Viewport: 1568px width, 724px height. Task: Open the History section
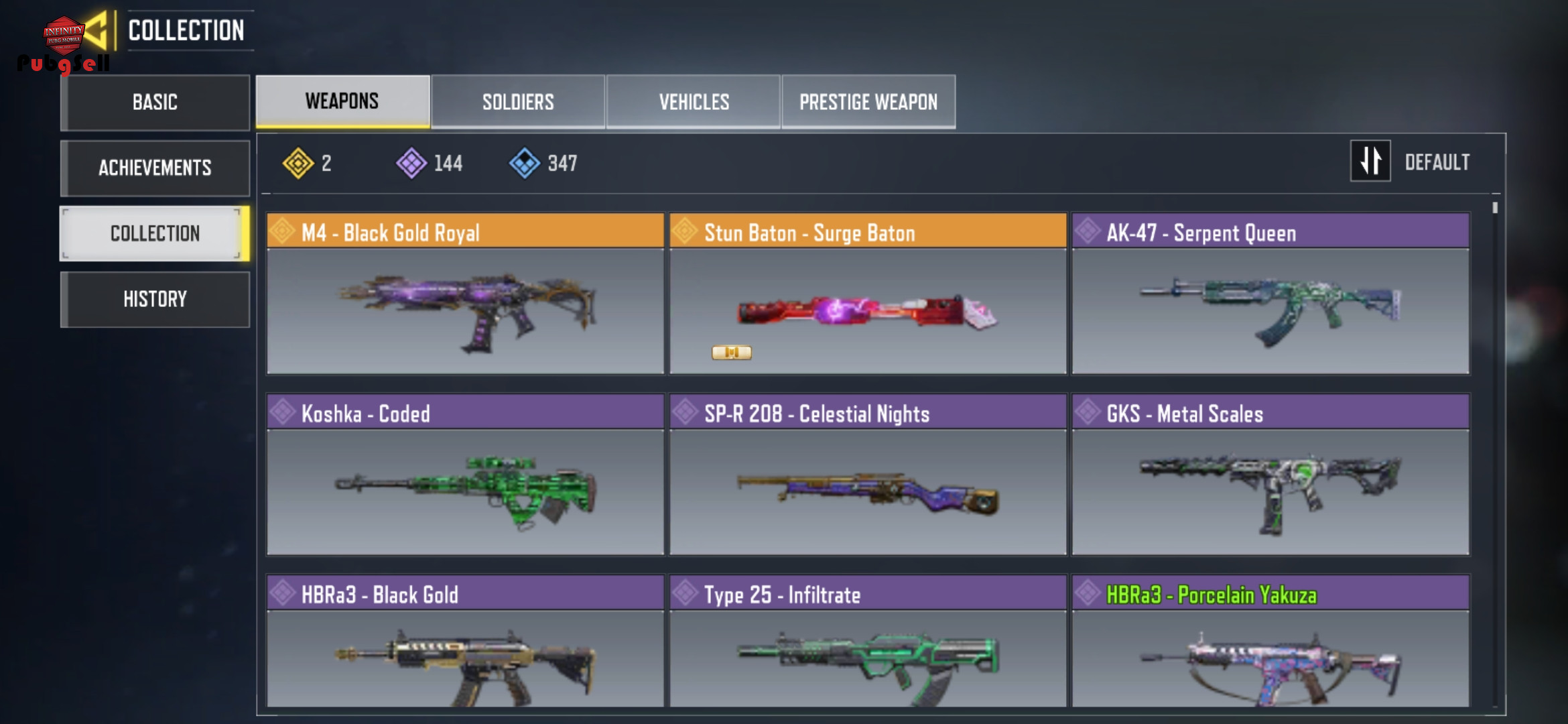tap(155, 299)
